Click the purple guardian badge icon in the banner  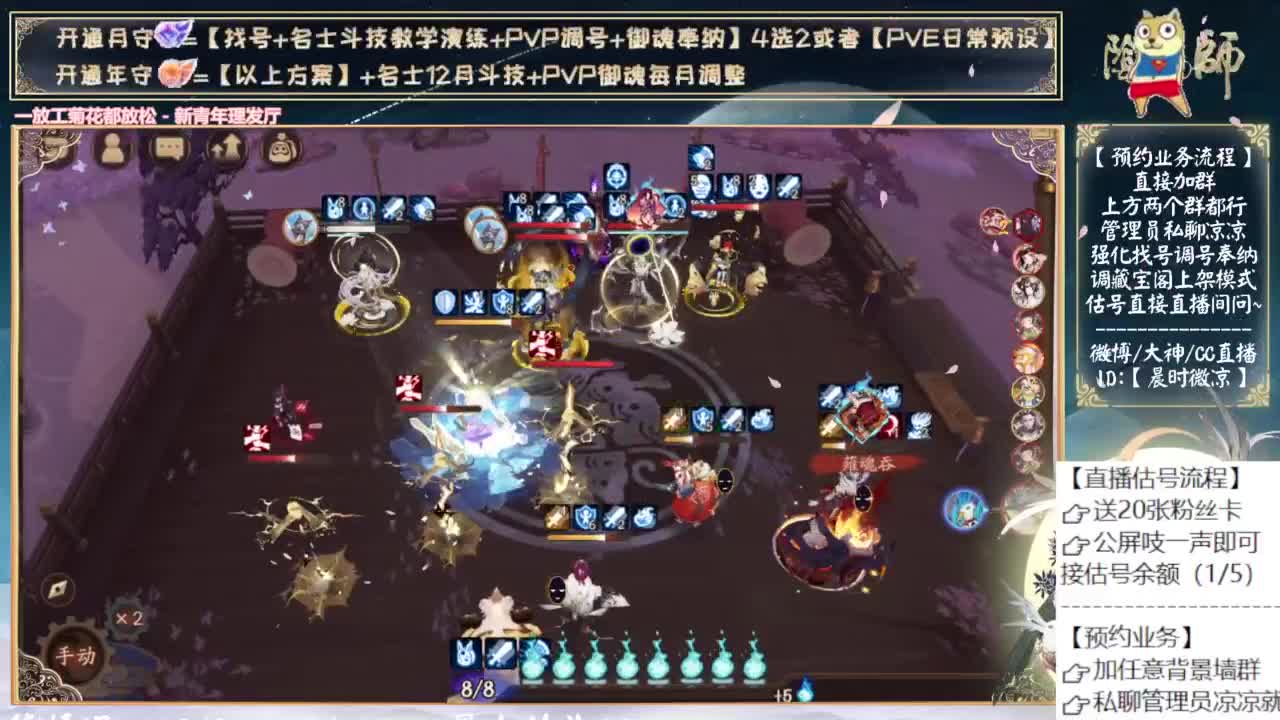click(172, 34)
